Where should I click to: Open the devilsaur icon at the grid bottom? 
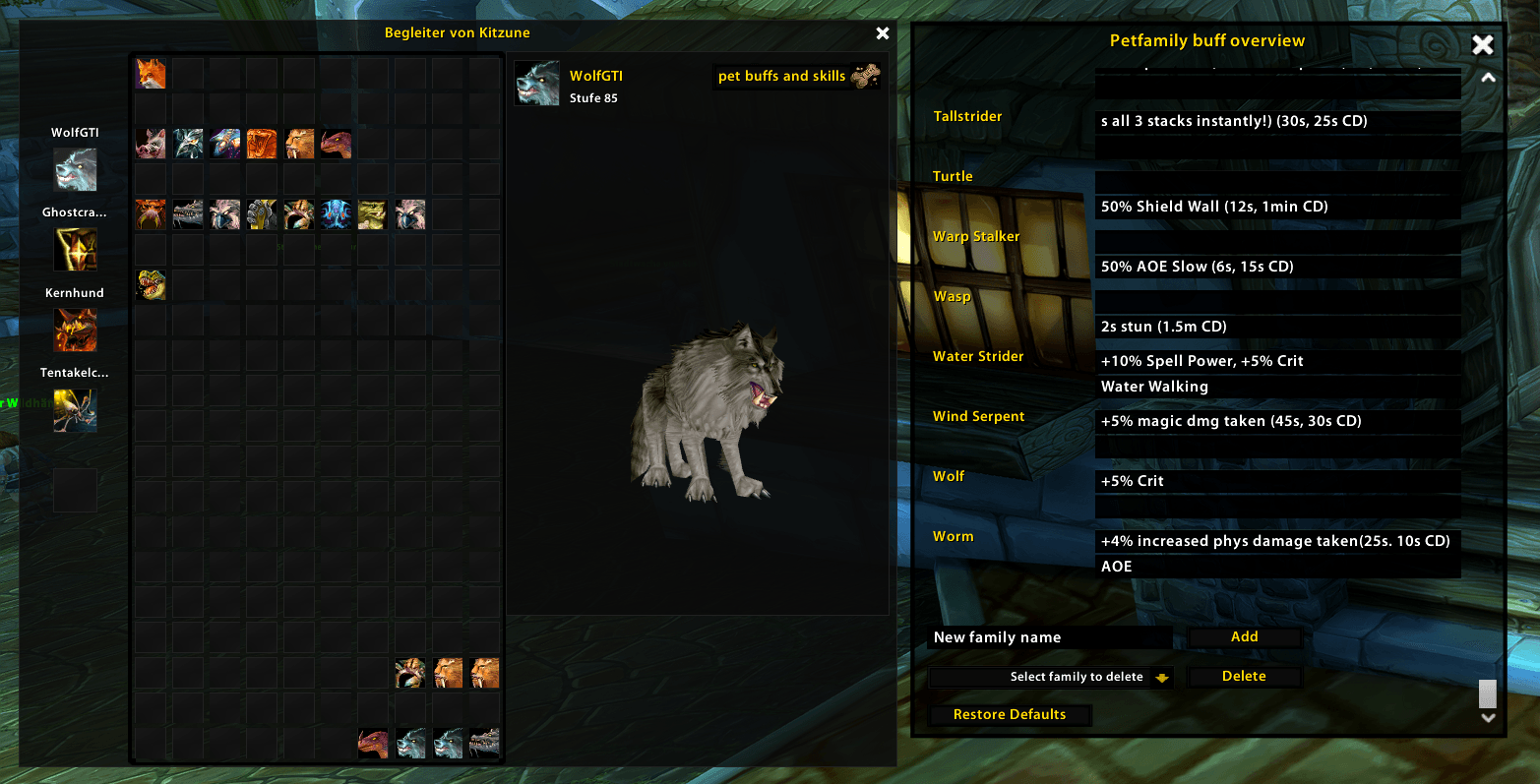click(x=150, y=284)
